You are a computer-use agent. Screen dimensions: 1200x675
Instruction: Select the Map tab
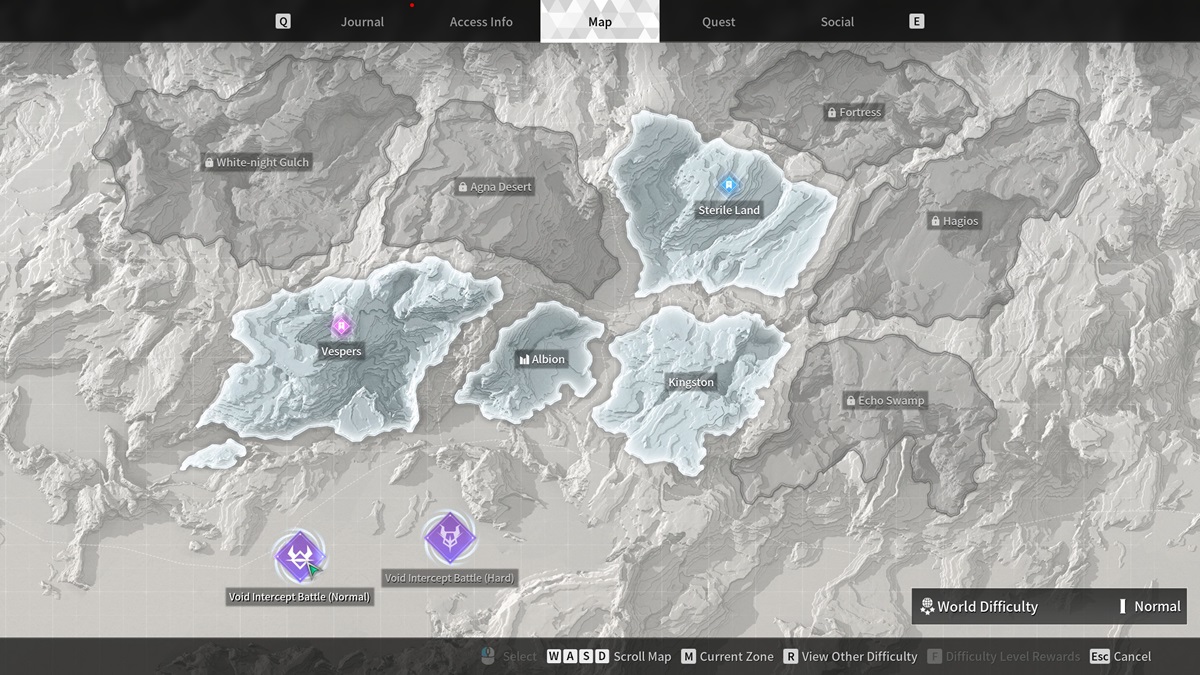point(600,22)
